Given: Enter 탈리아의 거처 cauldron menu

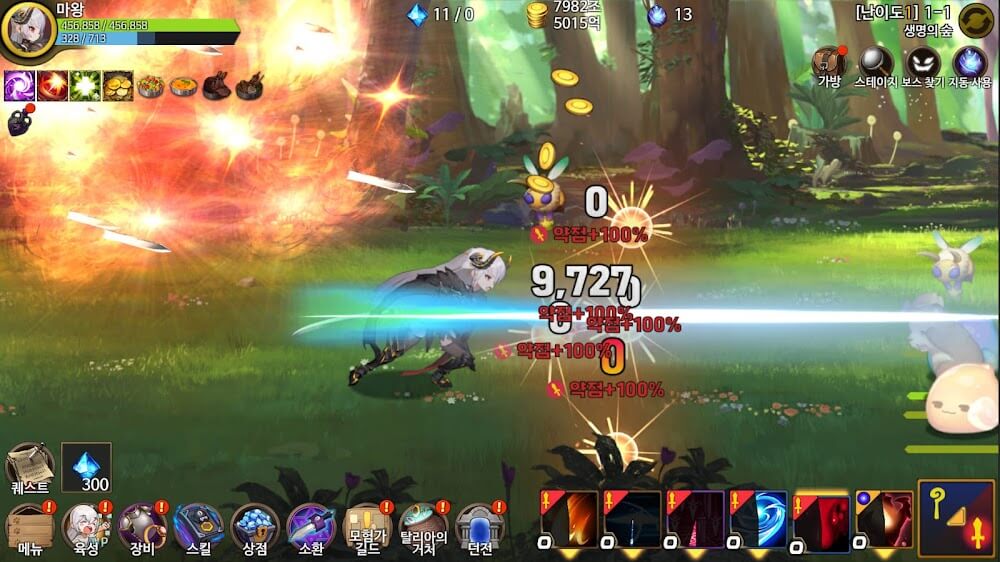Looking at the screenshot, I should coord(424,529).
